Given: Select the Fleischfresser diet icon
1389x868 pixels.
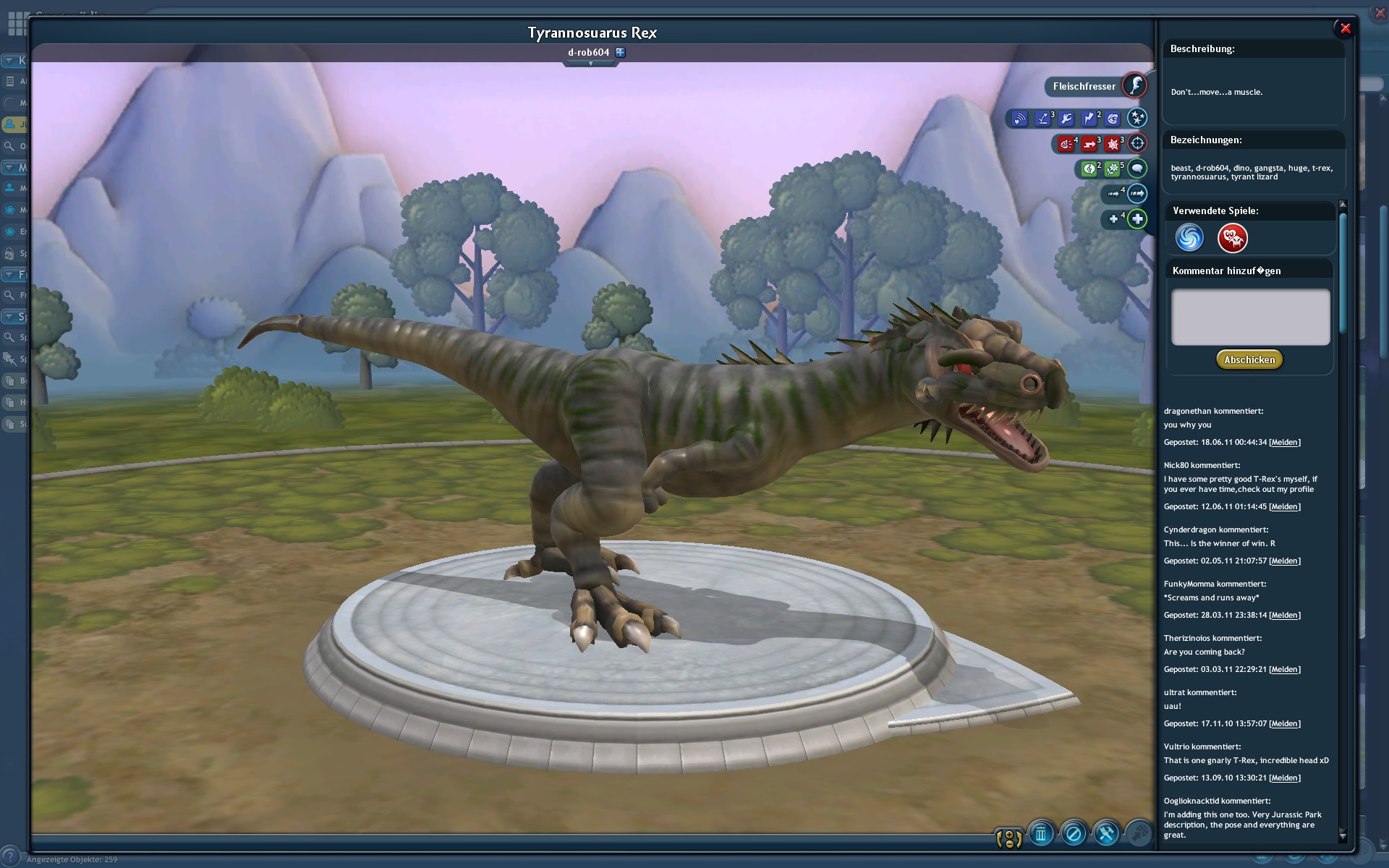Looking at the screenshot, I should pyautogui.click(x=1134, y=85).
